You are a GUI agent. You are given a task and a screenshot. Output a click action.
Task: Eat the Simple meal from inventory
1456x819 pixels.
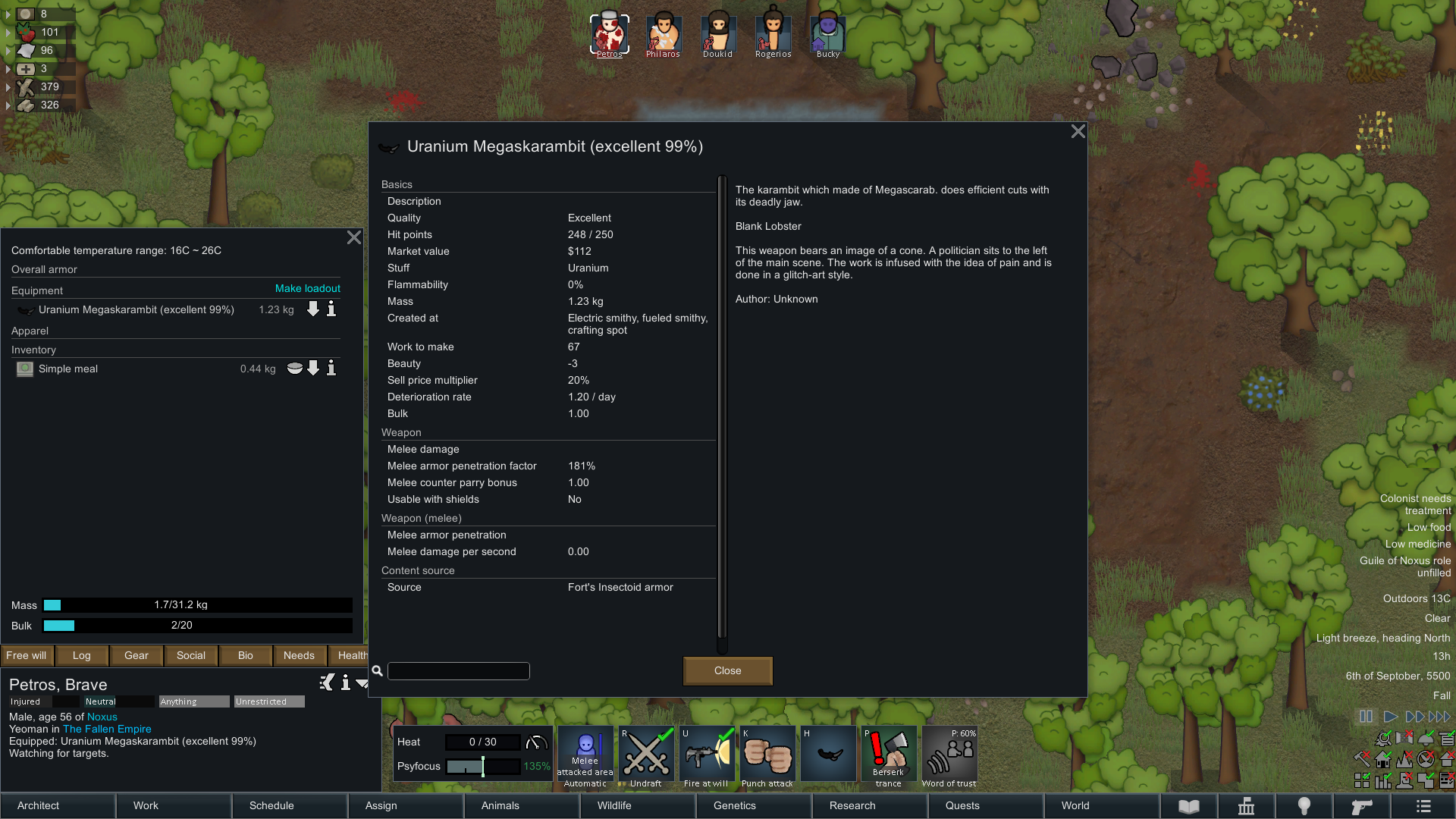[x=294, y=369]
